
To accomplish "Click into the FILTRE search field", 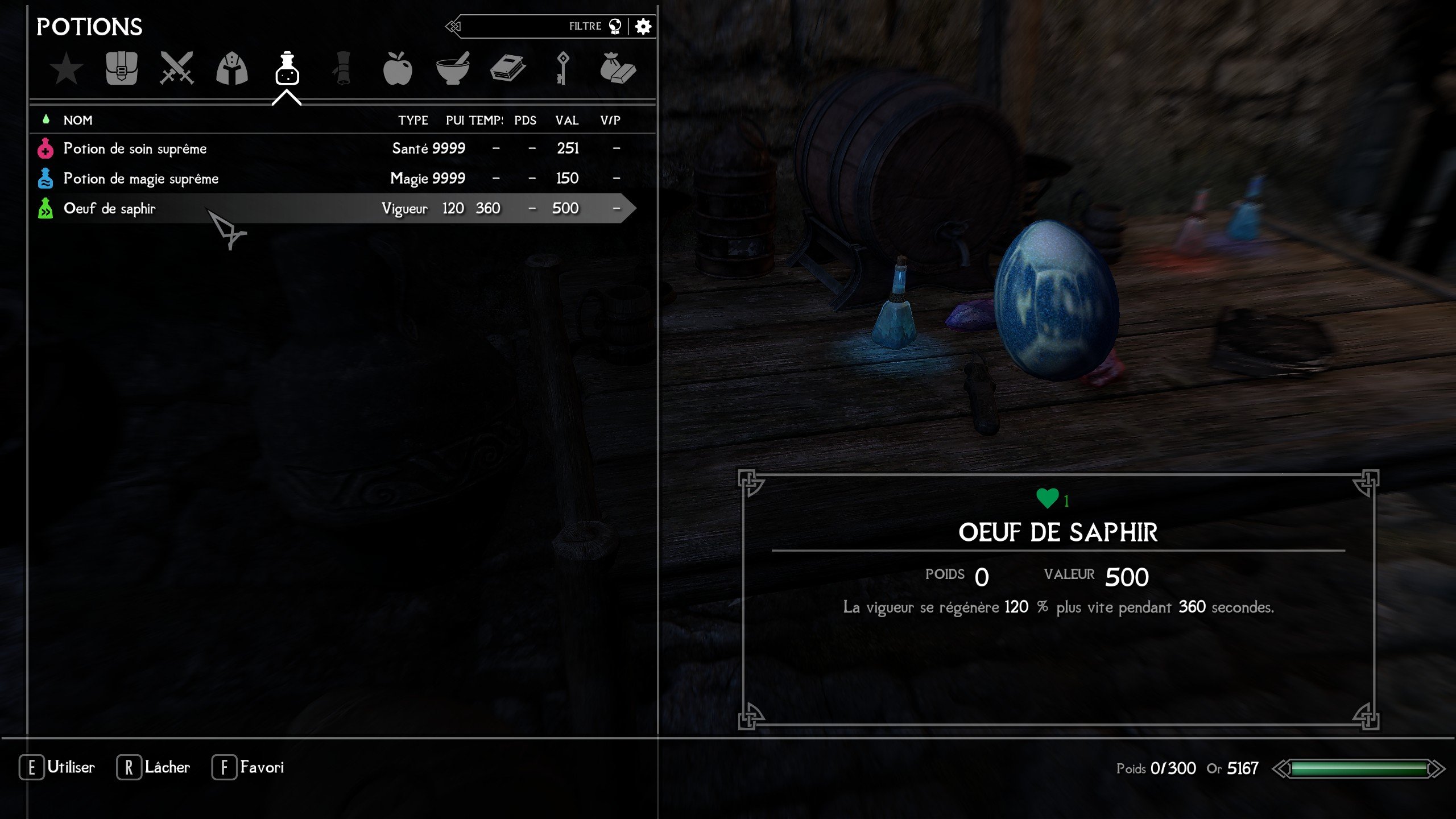I will pos(523,26).
